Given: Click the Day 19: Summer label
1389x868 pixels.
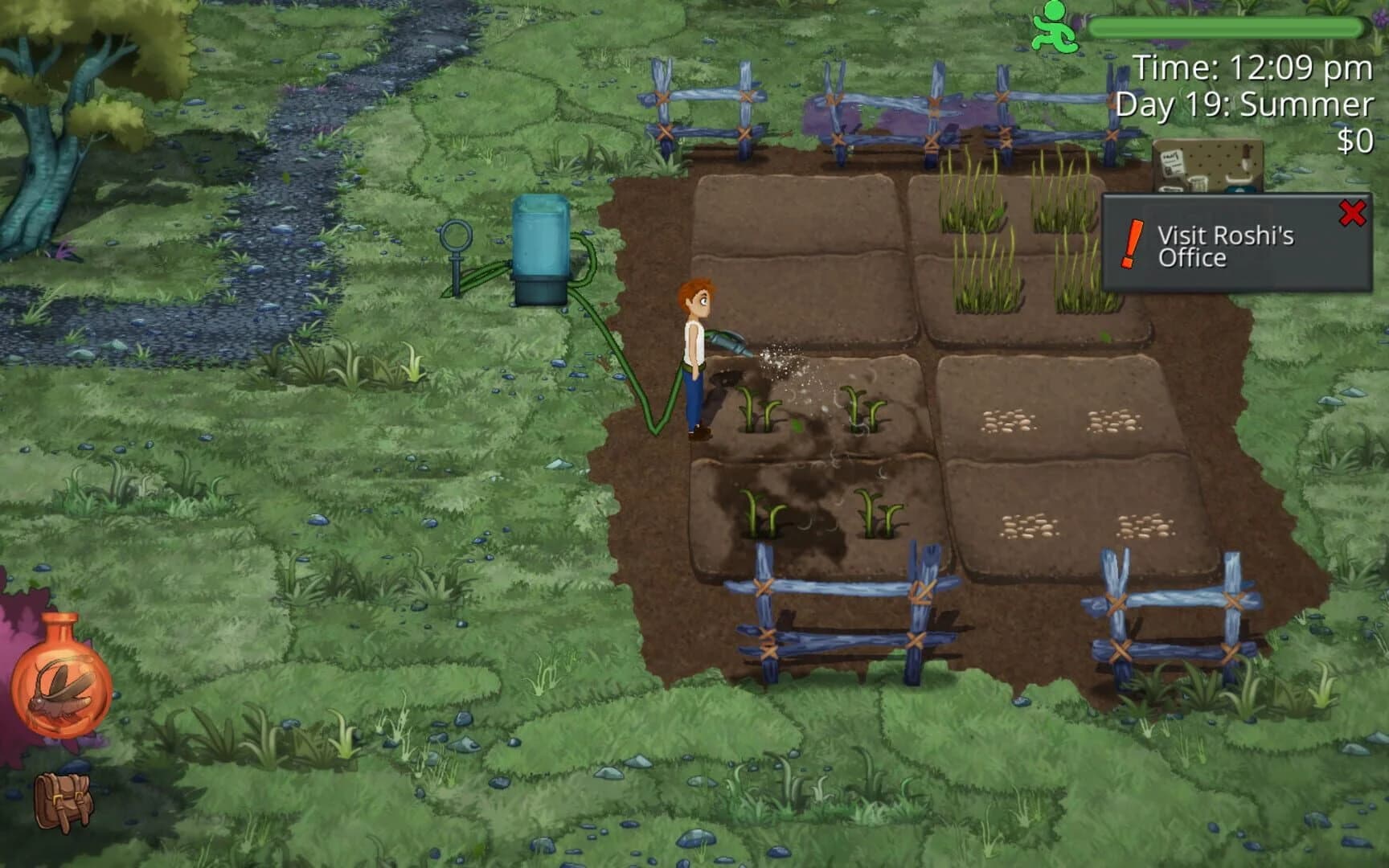Looking at the screenshot, I should point(1242,104).
